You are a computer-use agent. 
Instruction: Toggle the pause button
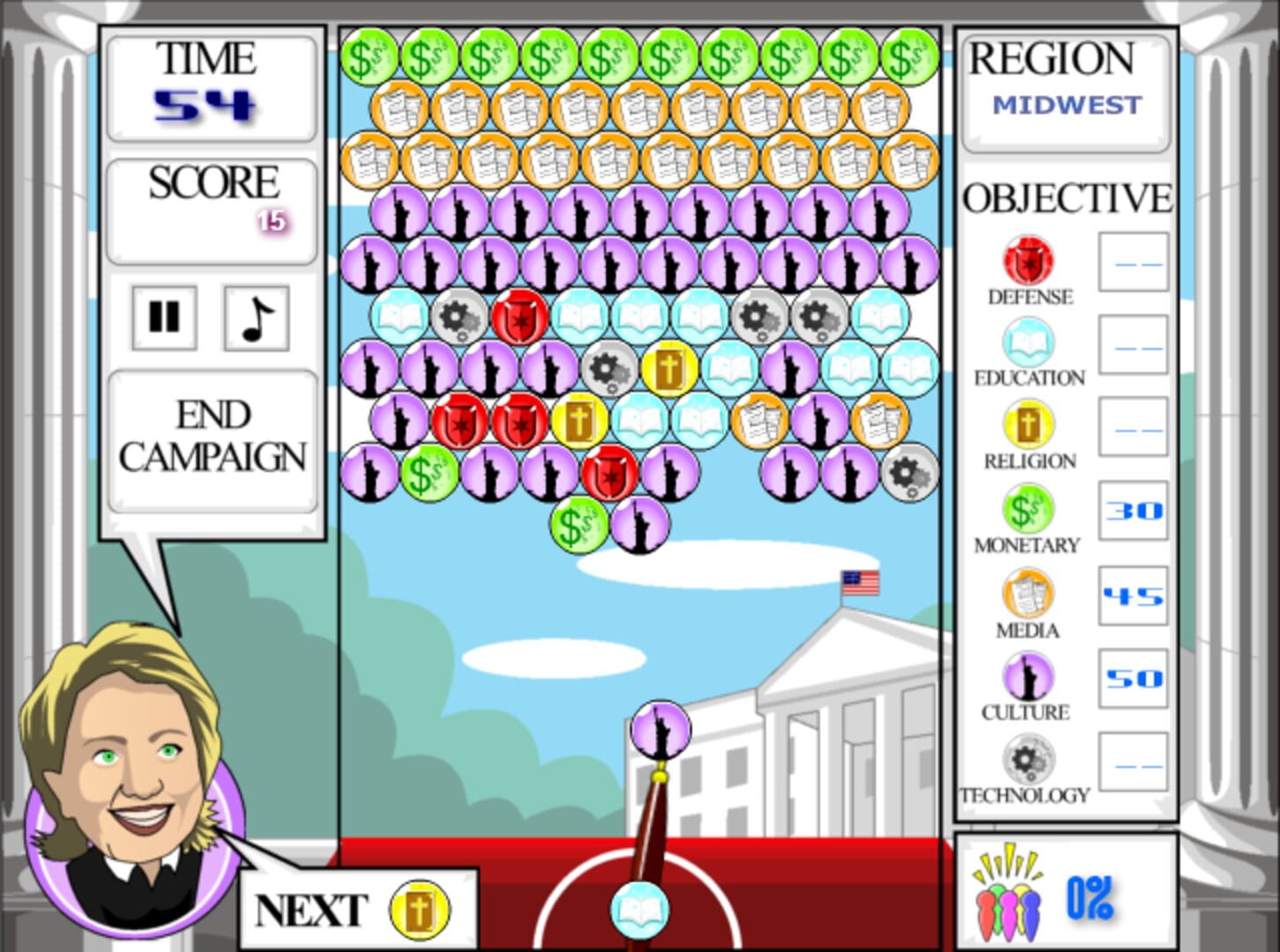coord(162,318)
